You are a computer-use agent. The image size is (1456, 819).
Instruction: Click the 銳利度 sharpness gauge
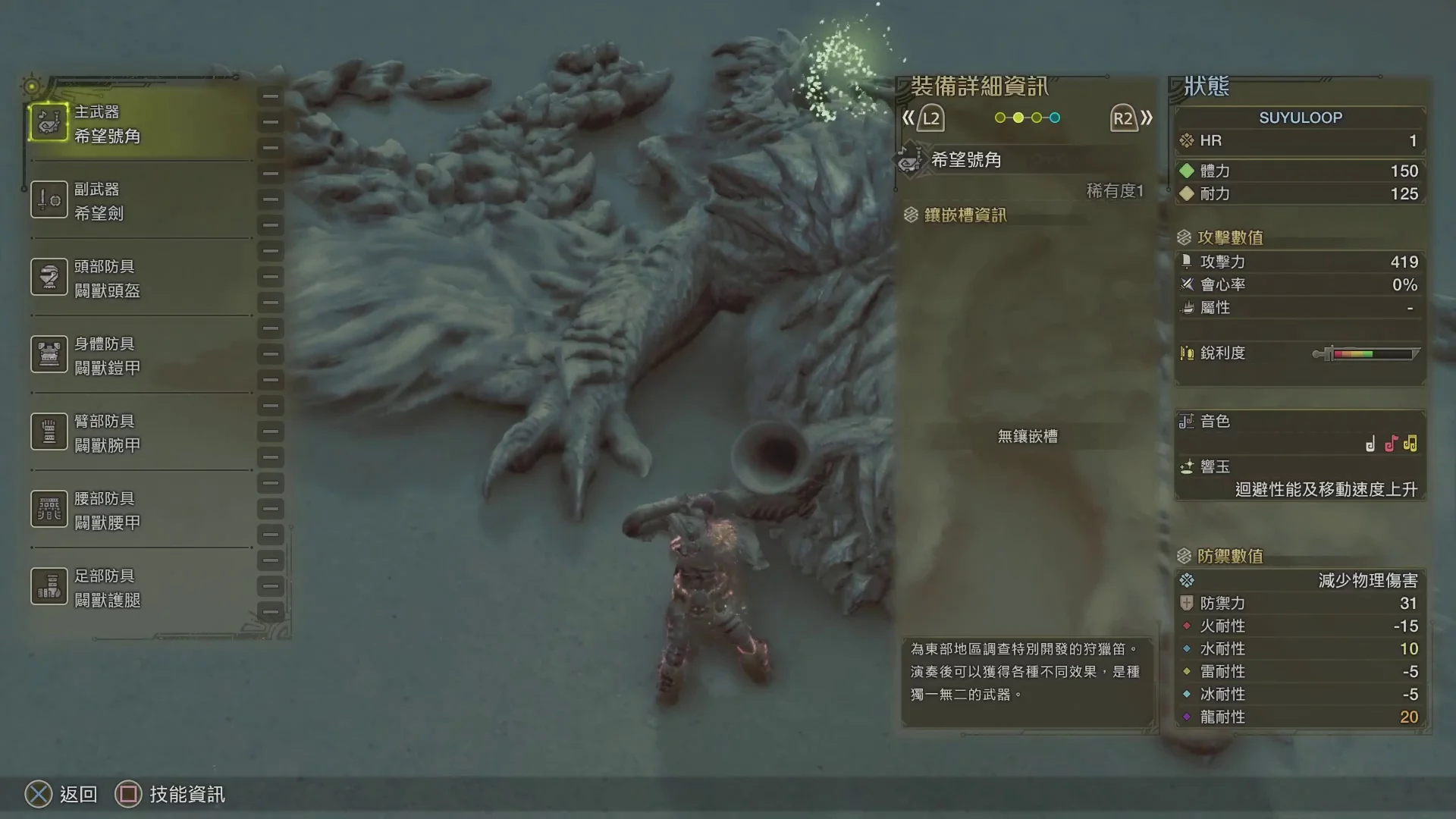1365,353
